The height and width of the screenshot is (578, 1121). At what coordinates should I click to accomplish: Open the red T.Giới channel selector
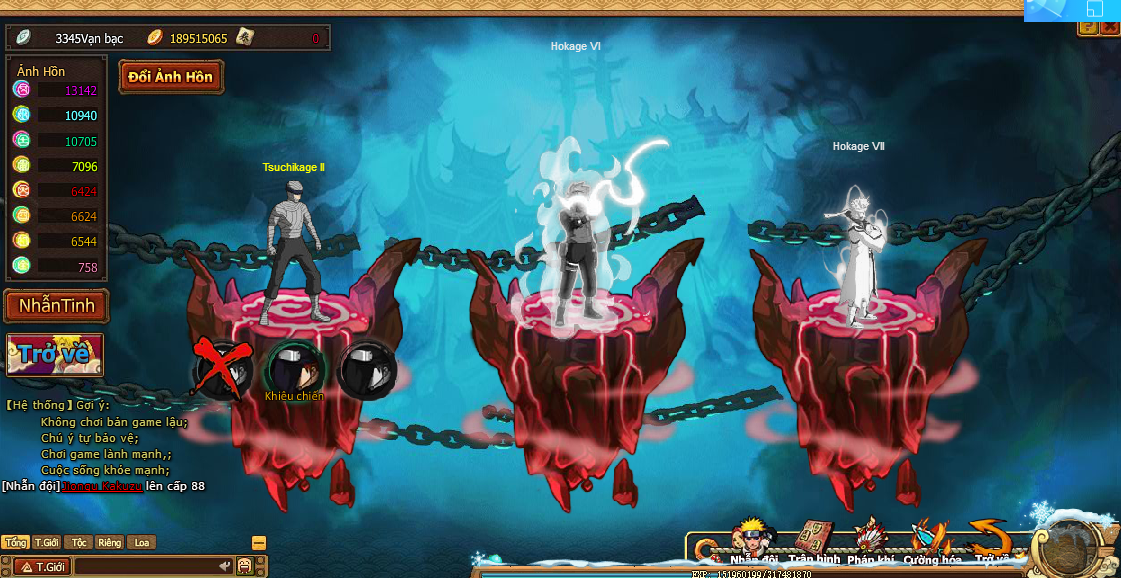pos(38,567)
